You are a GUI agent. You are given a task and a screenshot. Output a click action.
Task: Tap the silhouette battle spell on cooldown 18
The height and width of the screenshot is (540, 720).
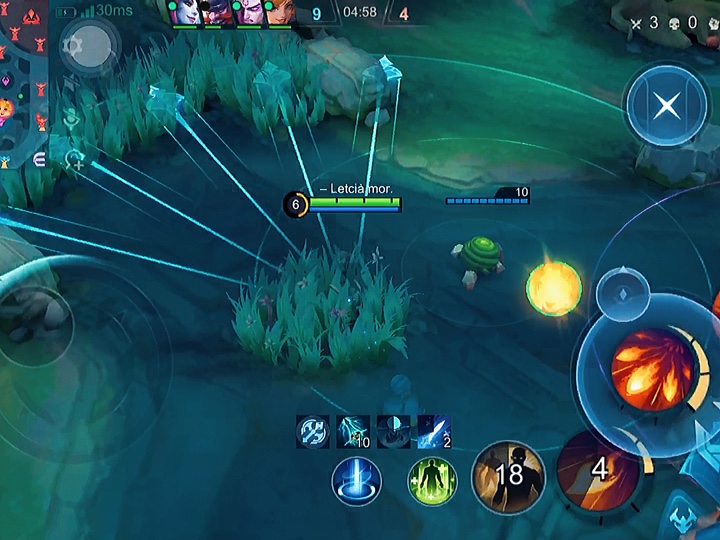tap(508, 476)
